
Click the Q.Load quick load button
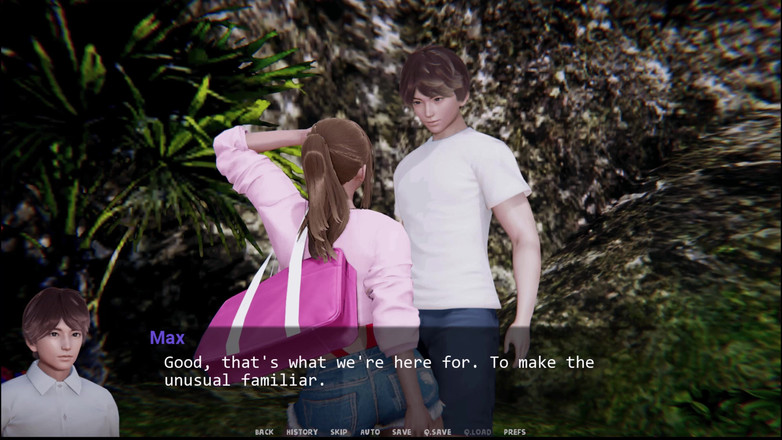pos(477,432)
